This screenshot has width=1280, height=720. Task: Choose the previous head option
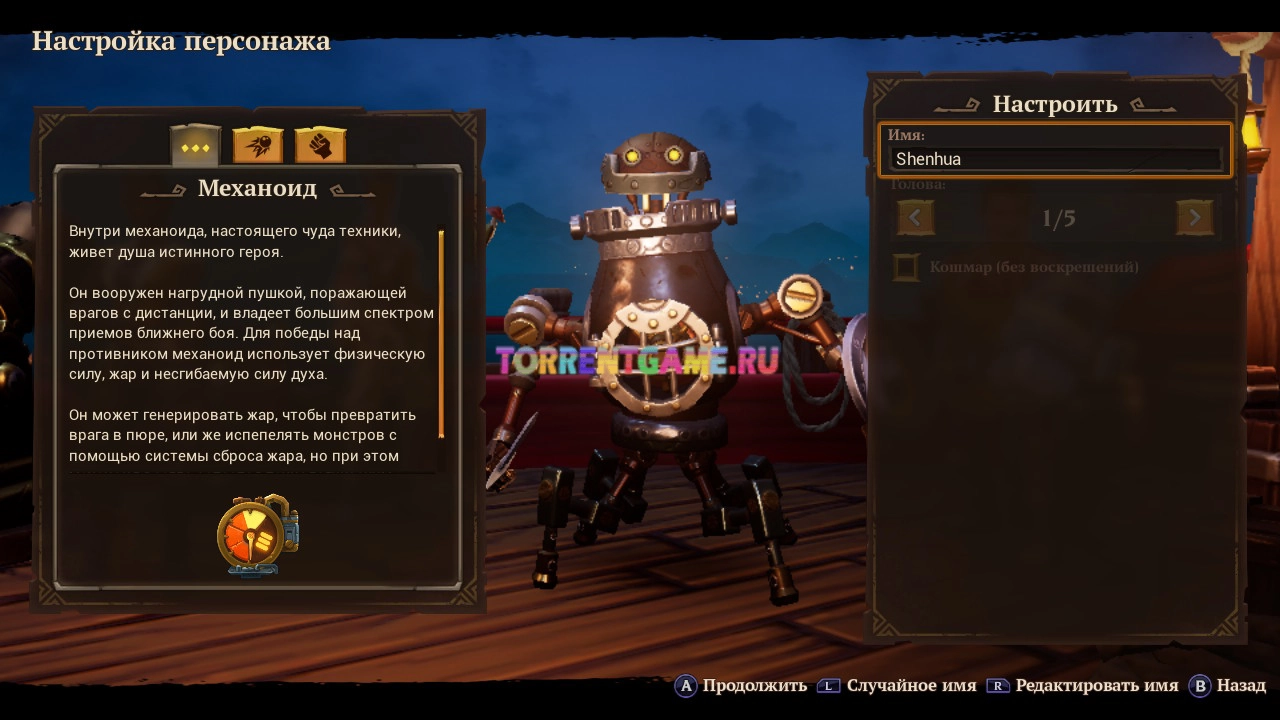[x=915, y=217]
